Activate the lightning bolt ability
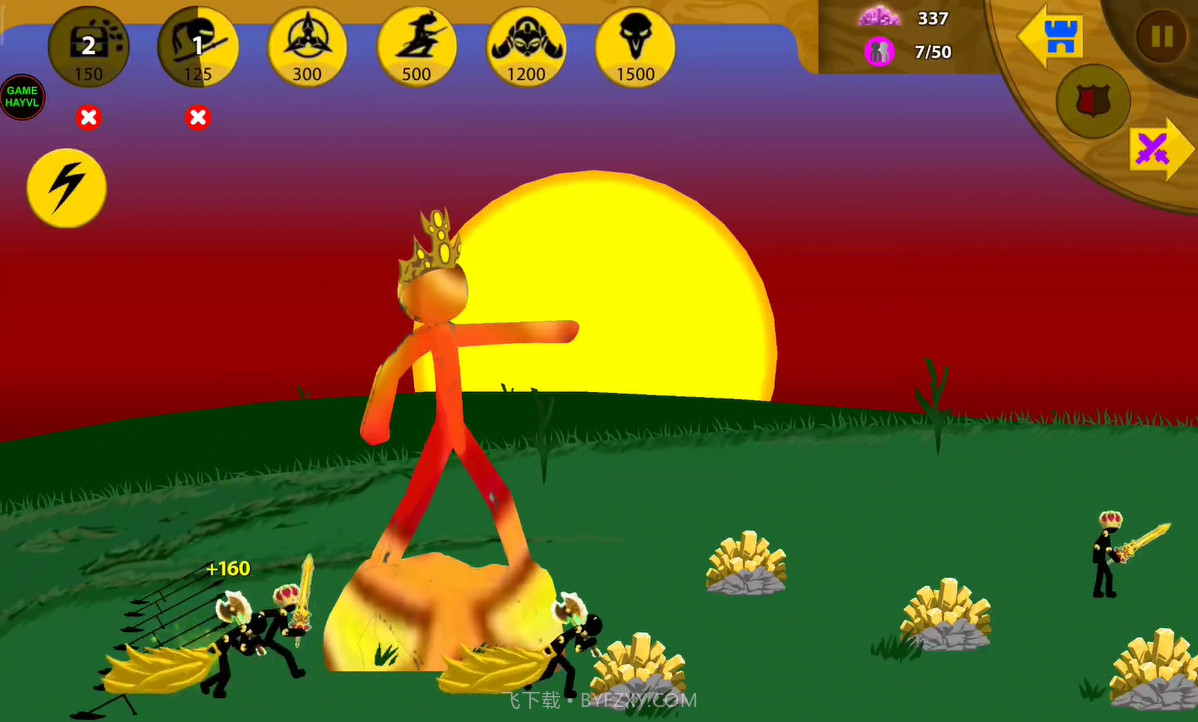Image resolution: width=1198 pixels, height=722 pixels. [66, 187]
